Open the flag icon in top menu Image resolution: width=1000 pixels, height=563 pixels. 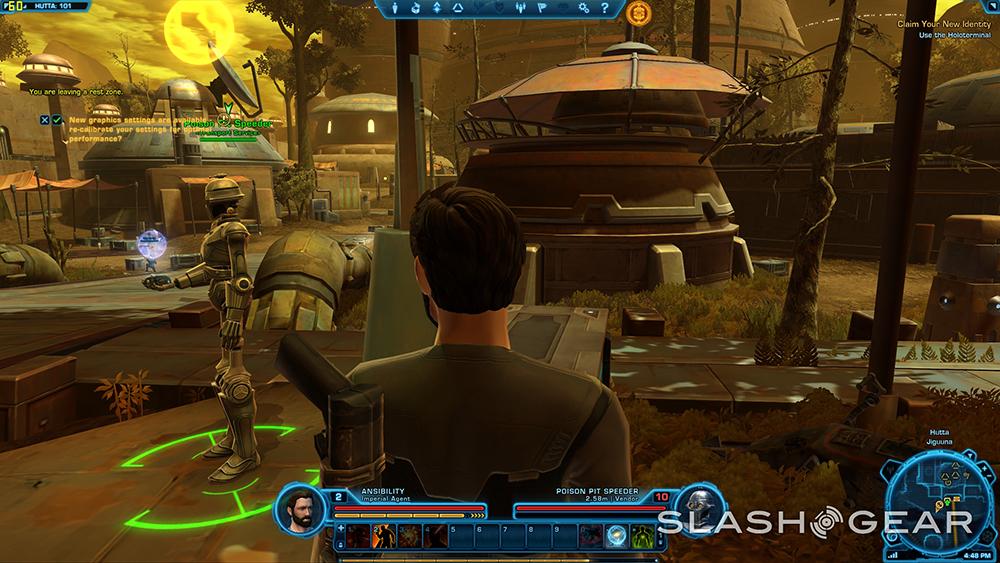(542, 8)
